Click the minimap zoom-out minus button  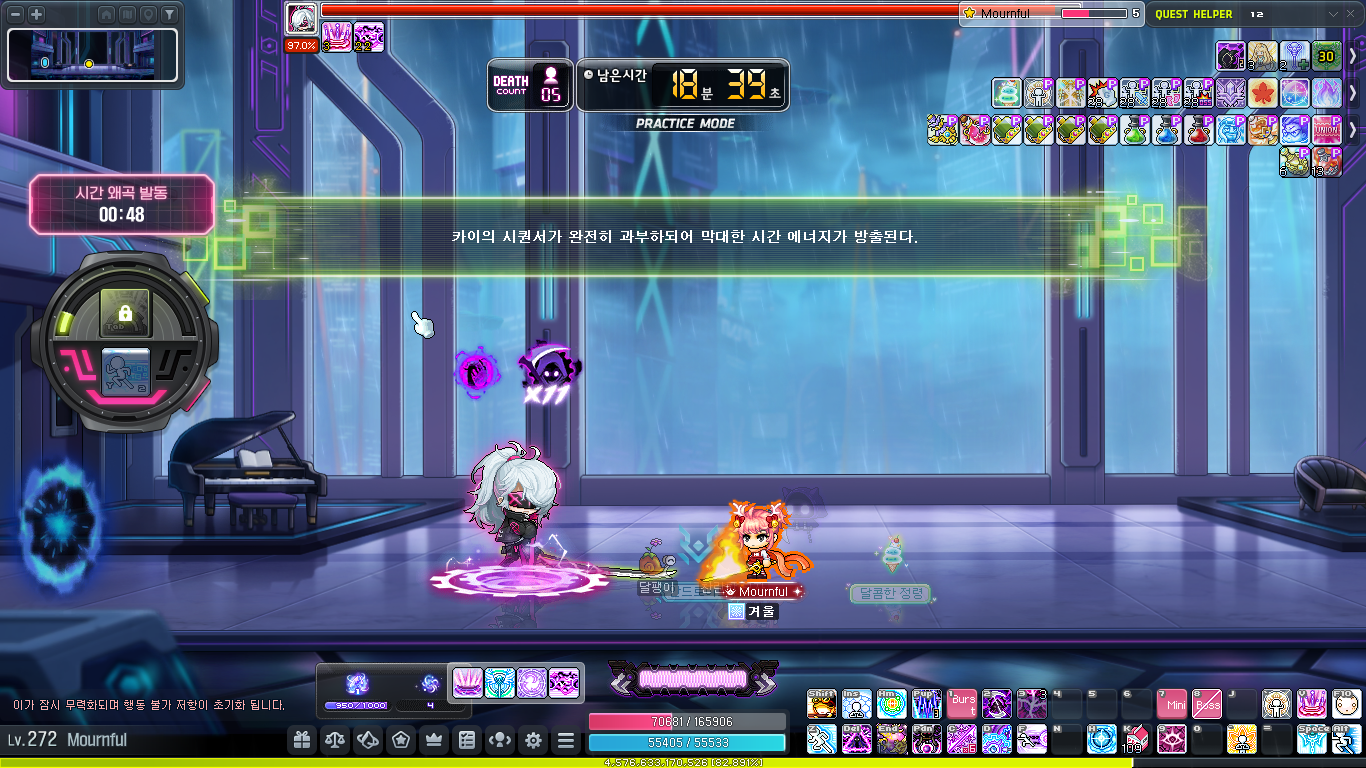pyautogui.click(x=15, y=14)
